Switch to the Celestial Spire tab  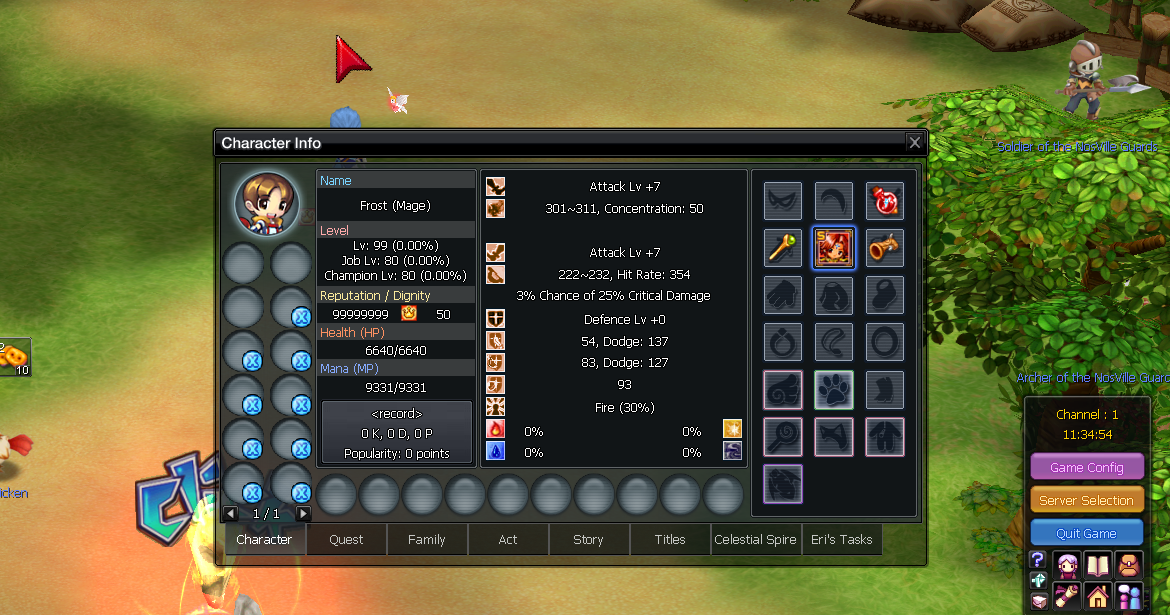[755, 540]
